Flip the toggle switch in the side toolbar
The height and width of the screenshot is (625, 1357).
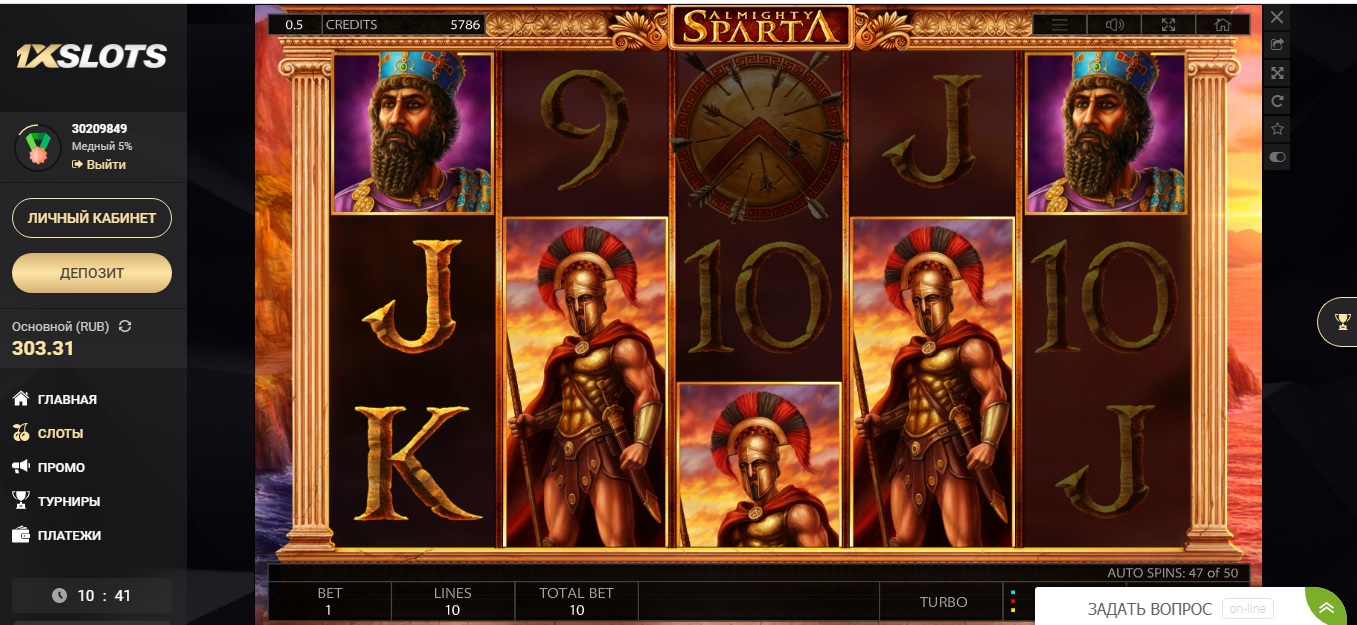(x=1277, y=157)
